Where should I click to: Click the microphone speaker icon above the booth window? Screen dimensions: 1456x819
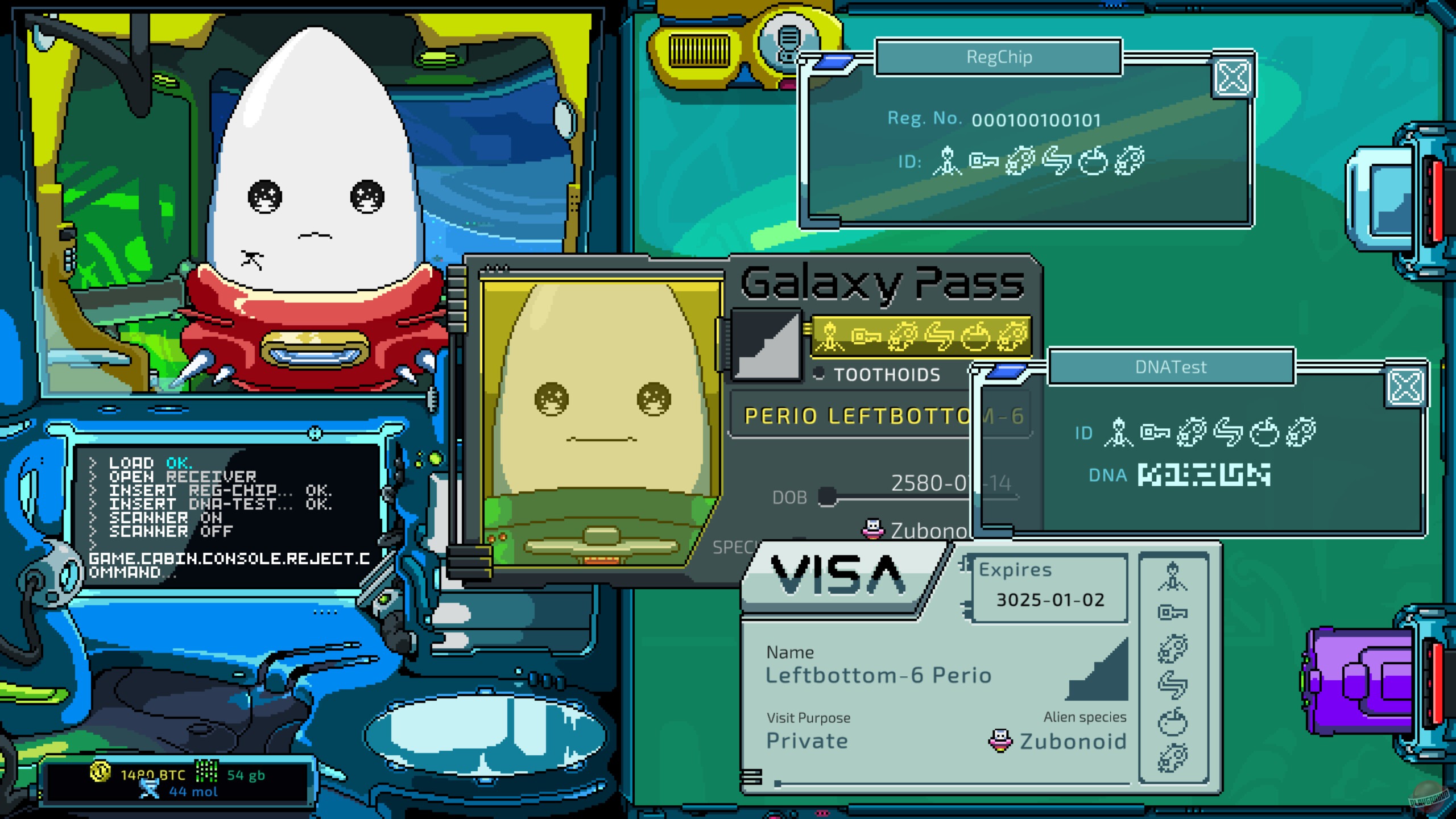coord(788,40)
